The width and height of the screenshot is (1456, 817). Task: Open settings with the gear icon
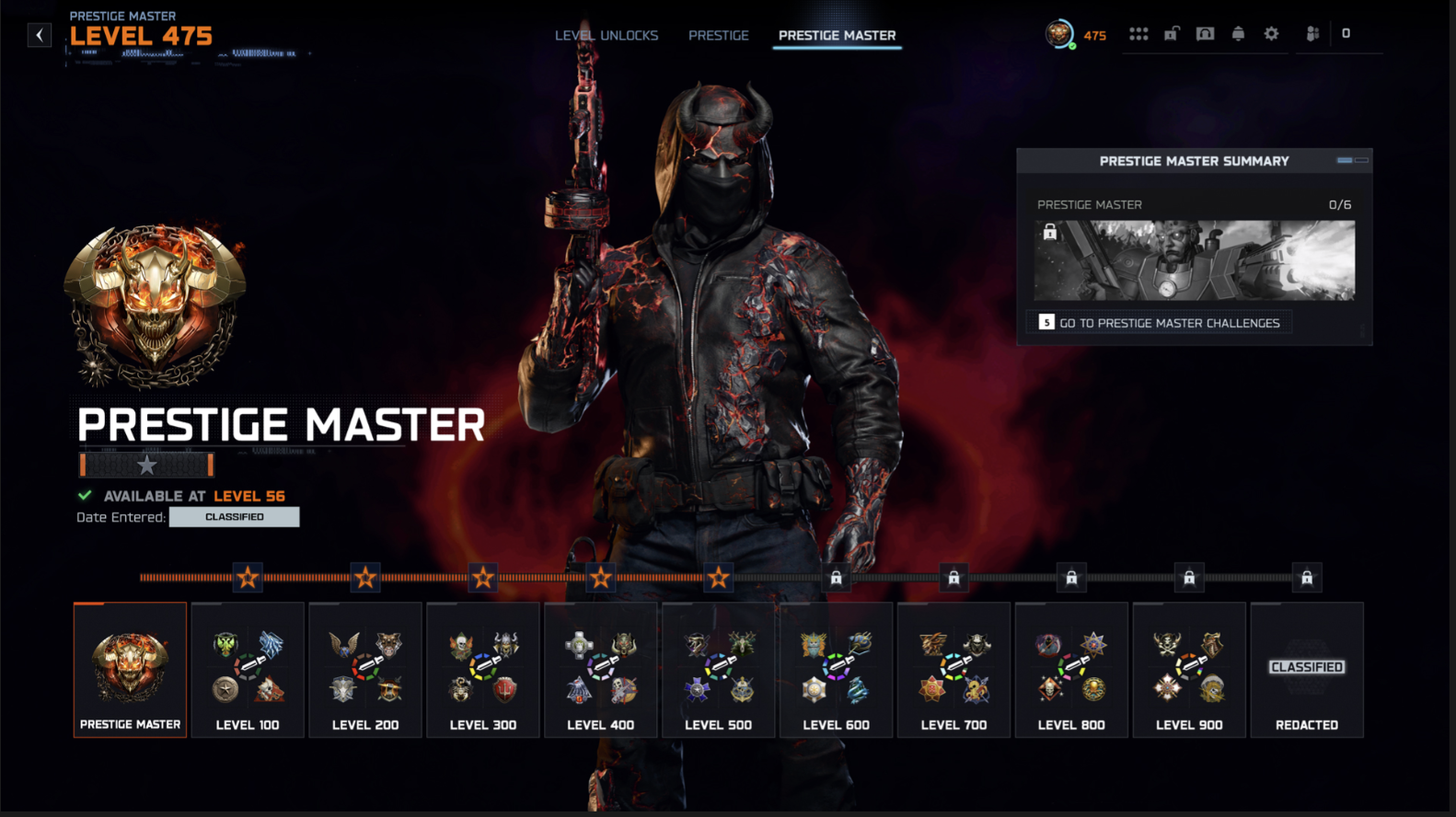click(1271, 34)
